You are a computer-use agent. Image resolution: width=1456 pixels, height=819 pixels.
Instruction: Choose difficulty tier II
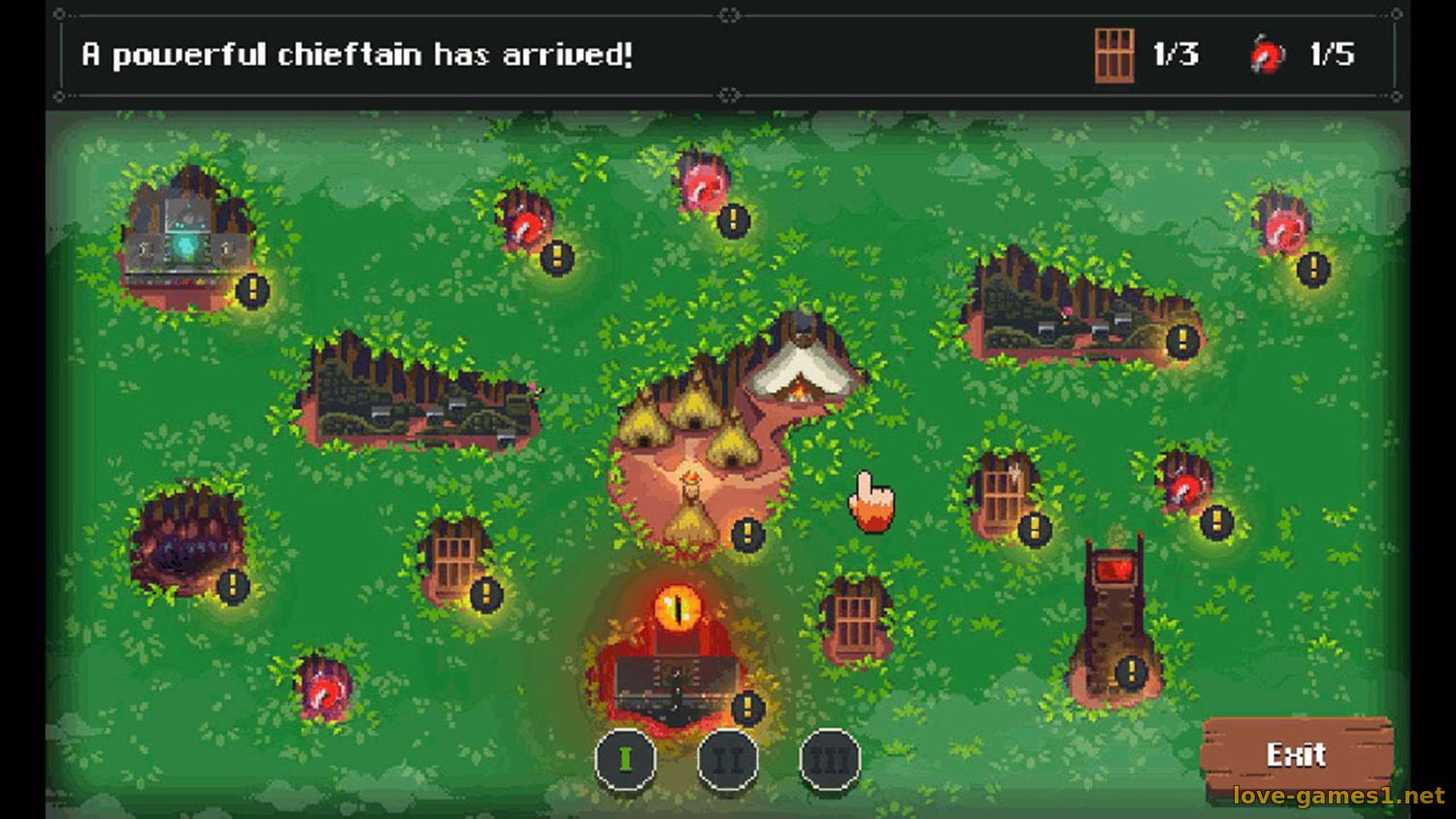point(728,758)
